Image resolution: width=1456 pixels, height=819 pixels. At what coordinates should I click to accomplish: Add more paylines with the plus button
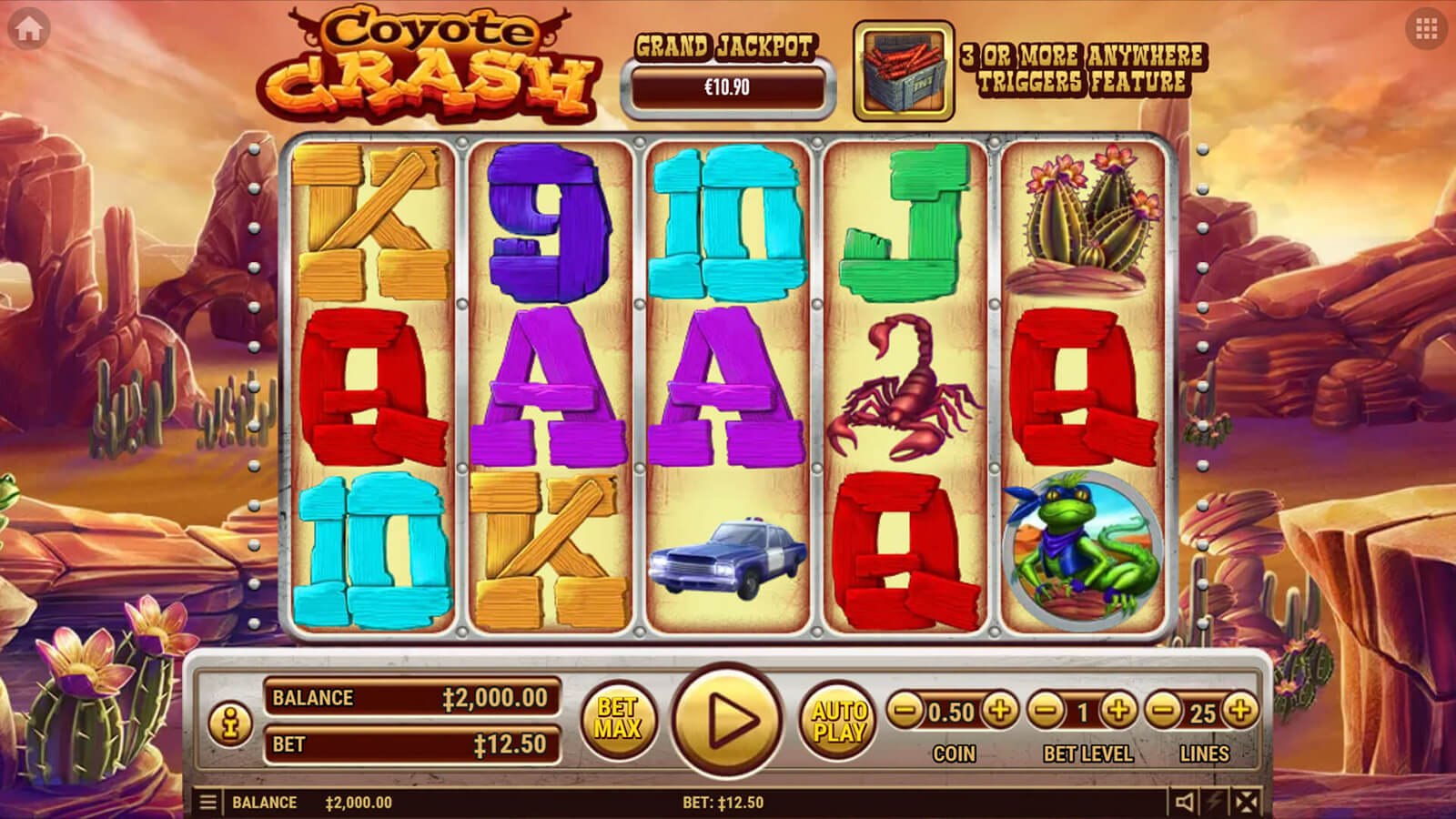pos(1239,711)
